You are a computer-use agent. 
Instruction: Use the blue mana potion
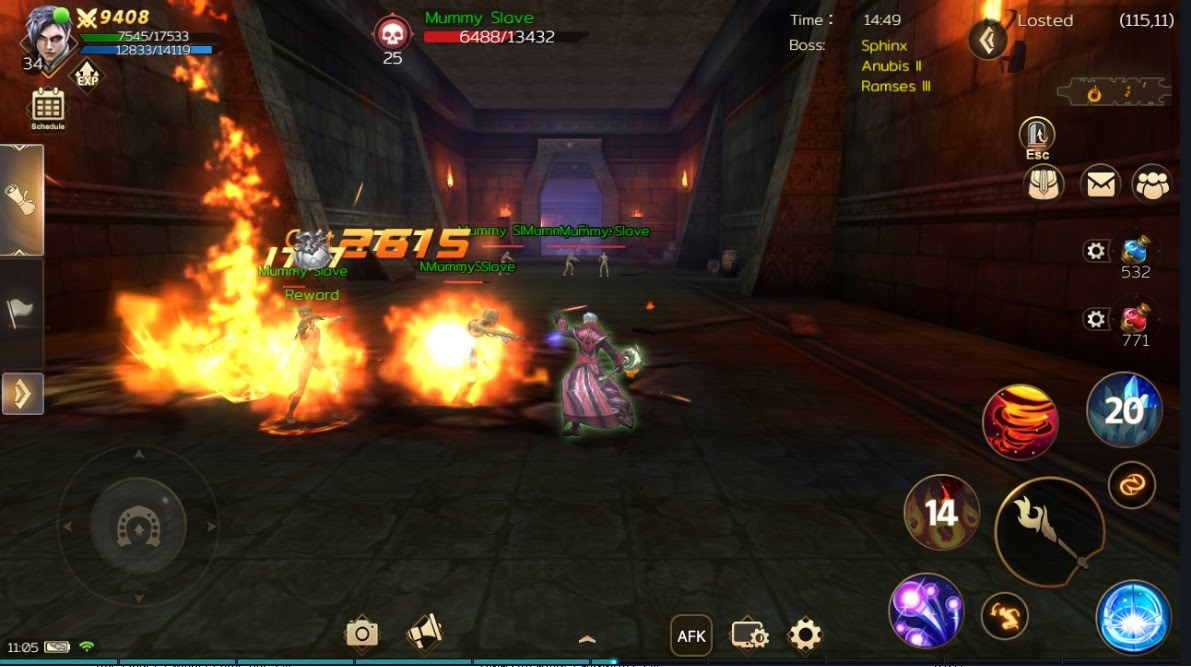pyautogui.click(x=1135, y=250)
